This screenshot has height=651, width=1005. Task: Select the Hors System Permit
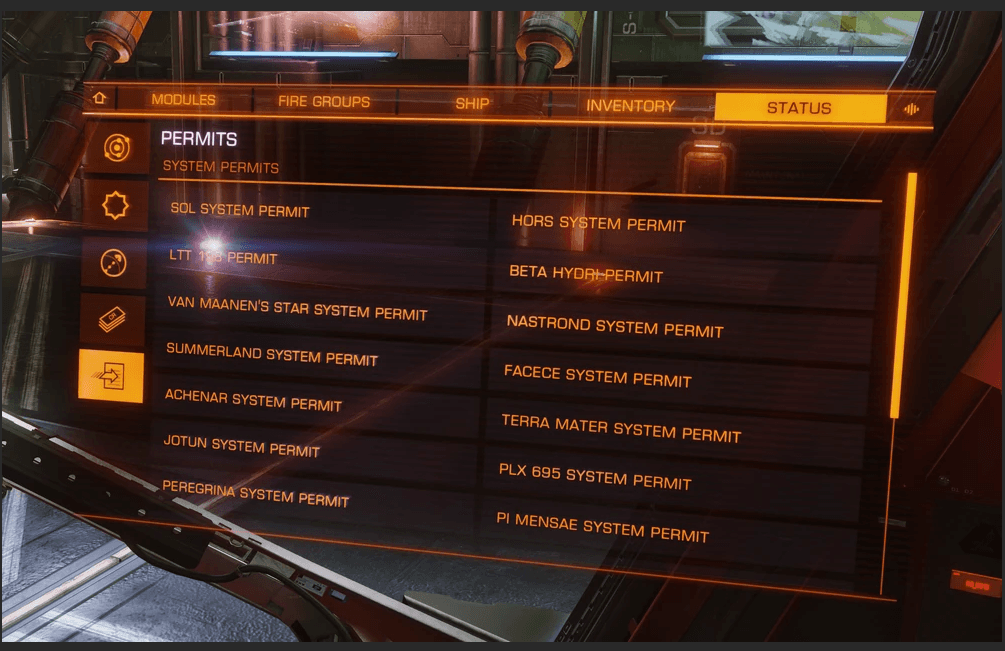point(598,223)
